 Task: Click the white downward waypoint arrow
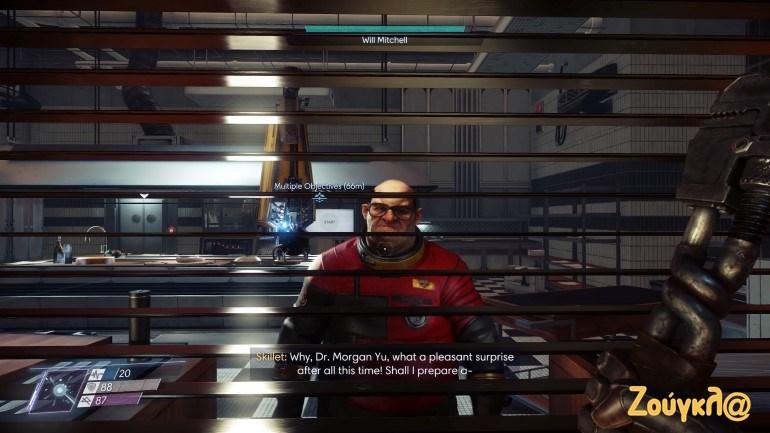click(x=145, y=196)
